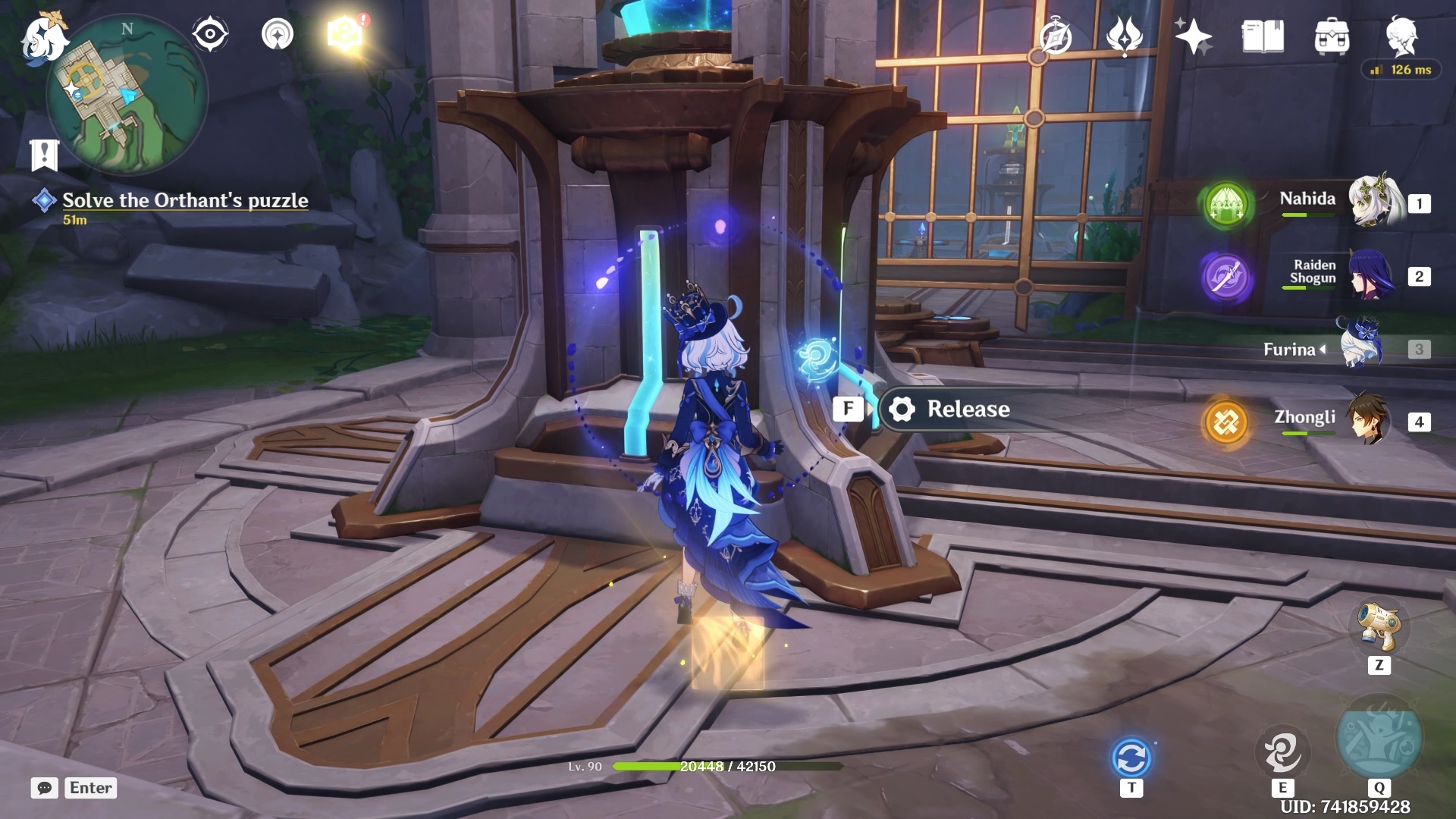Open the backpack inventory
1456x819 pixels.
point(1332,36)
